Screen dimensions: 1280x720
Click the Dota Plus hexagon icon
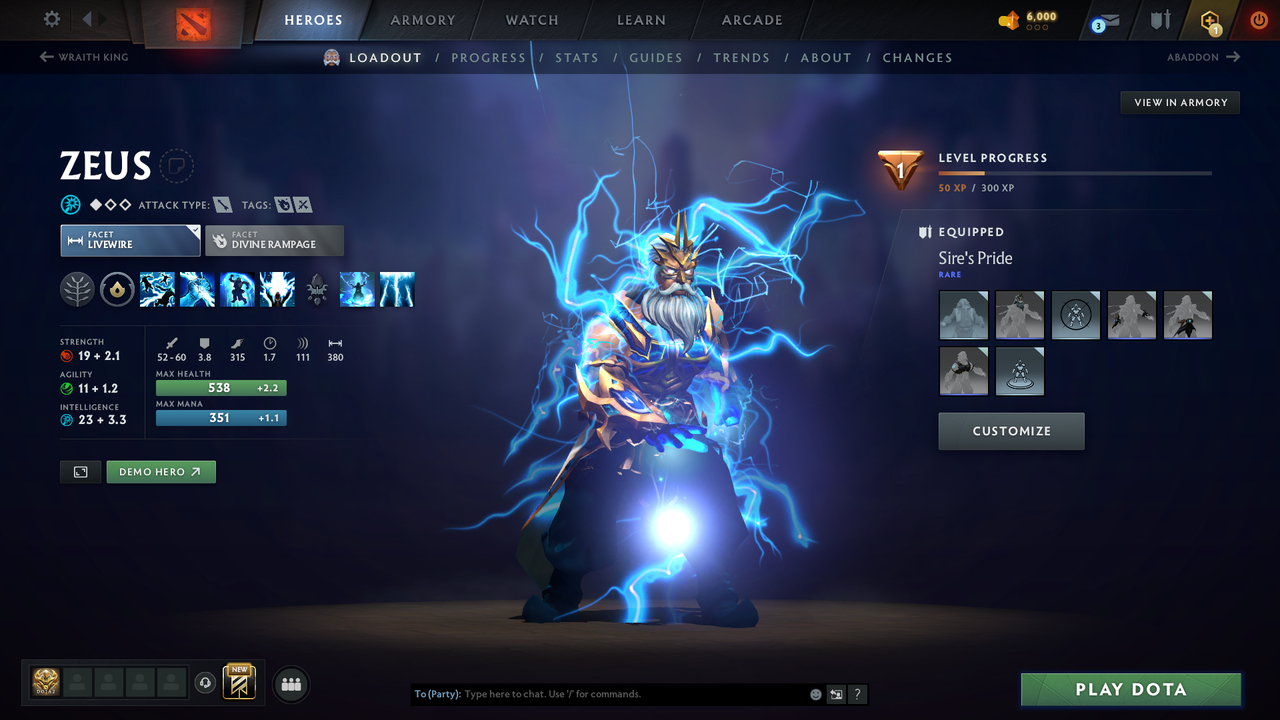click(x=1209, y=20)
